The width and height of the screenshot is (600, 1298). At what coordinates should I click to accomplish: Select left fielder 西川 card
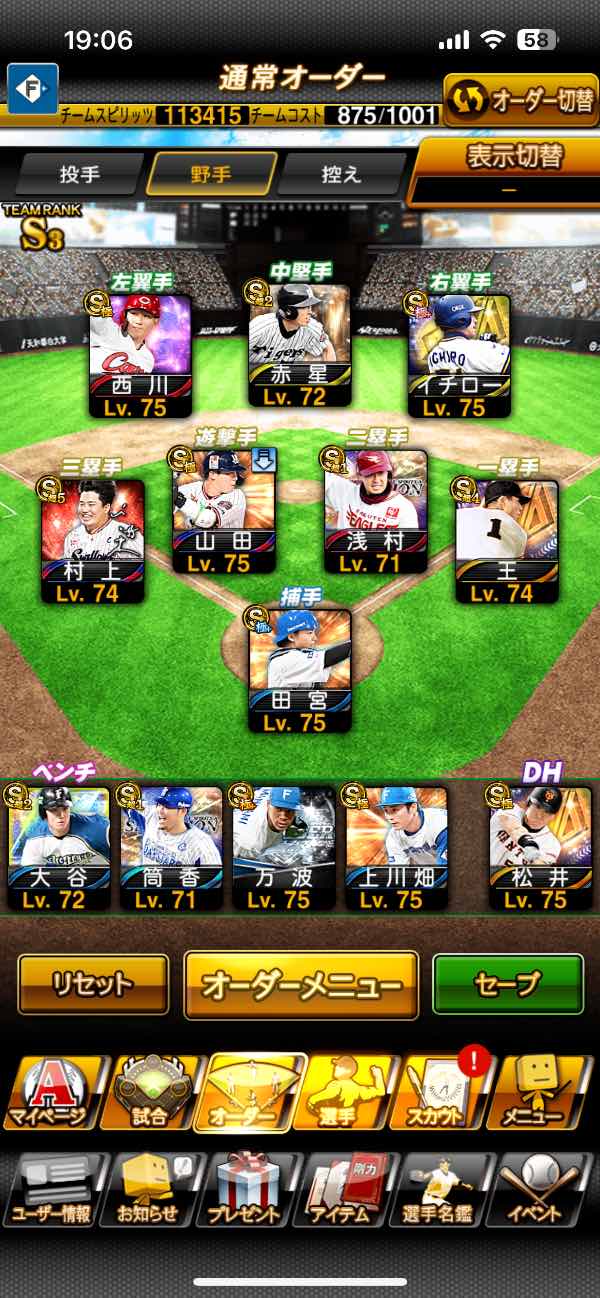pos(140,355)
